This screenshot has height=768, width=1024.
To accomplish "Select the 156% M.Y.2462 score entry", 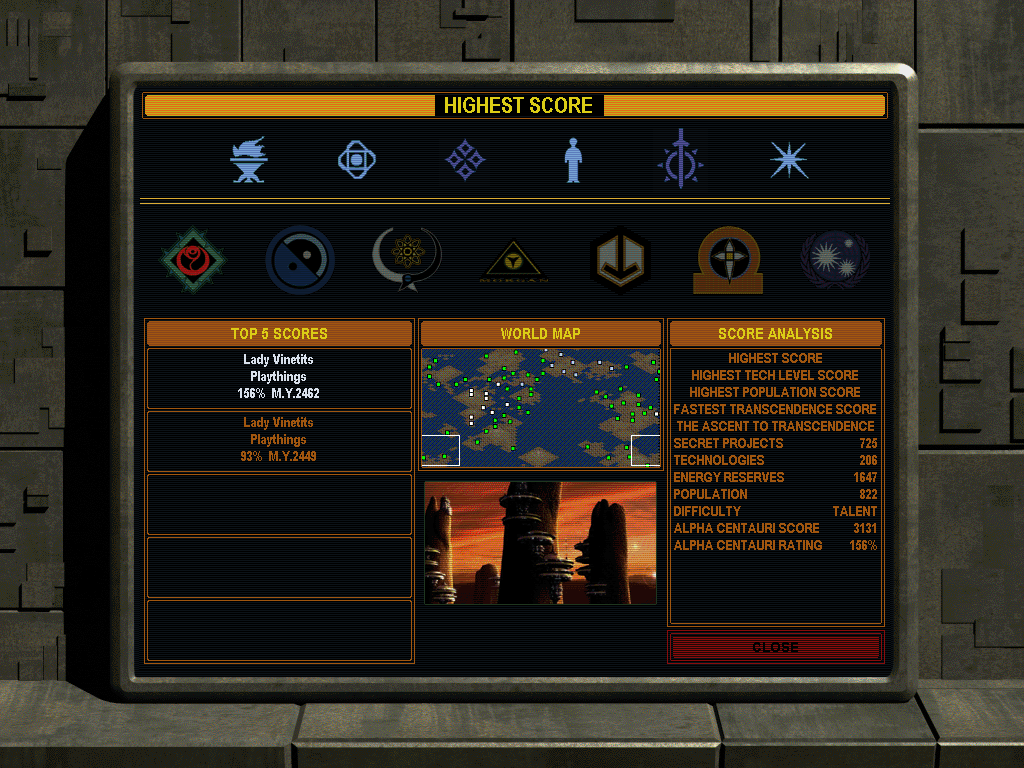I will click(x=279, y=377).
